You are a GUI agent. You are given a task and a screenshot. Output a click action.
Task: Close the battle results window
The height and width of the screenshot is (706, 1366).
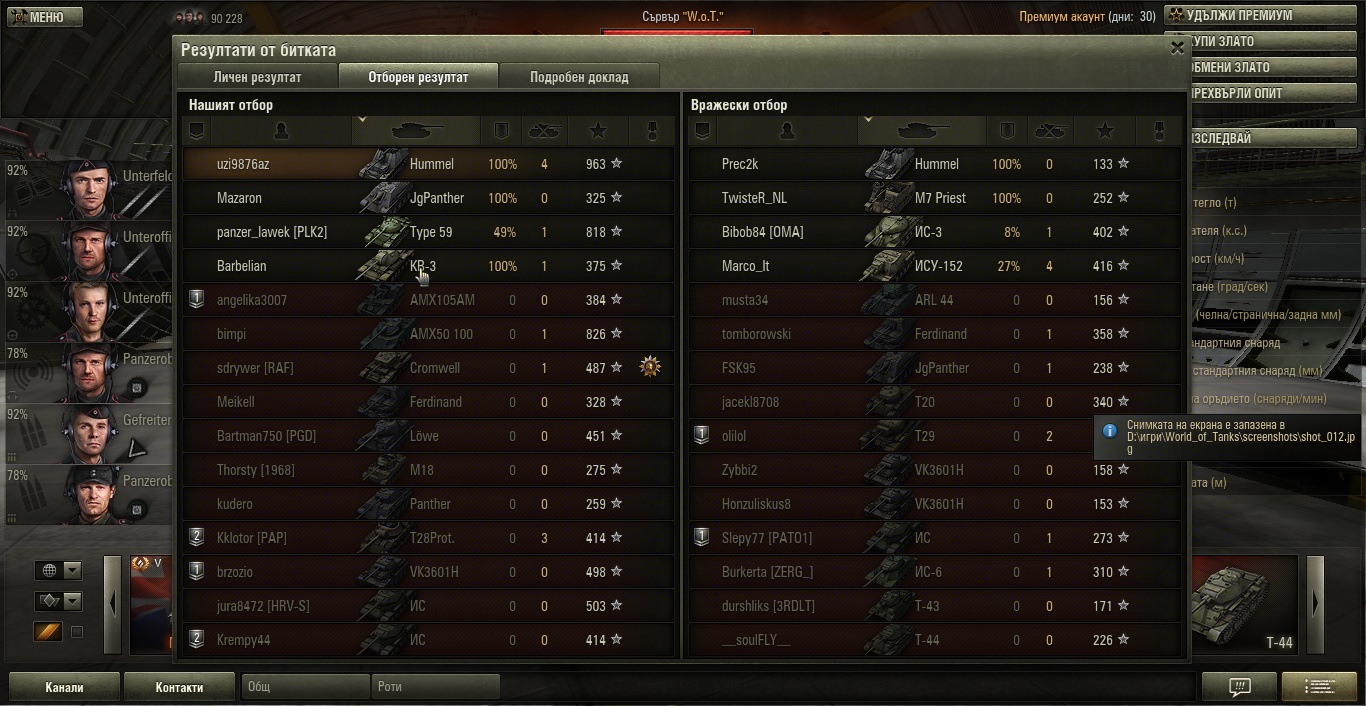tap(1176, 47)
